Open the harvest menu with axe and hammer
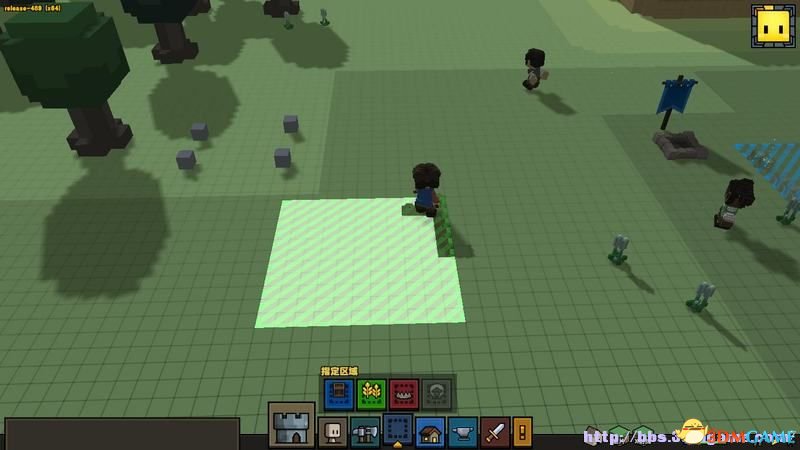The width and height of the screenshot is (800, 450). click(366, 433)
